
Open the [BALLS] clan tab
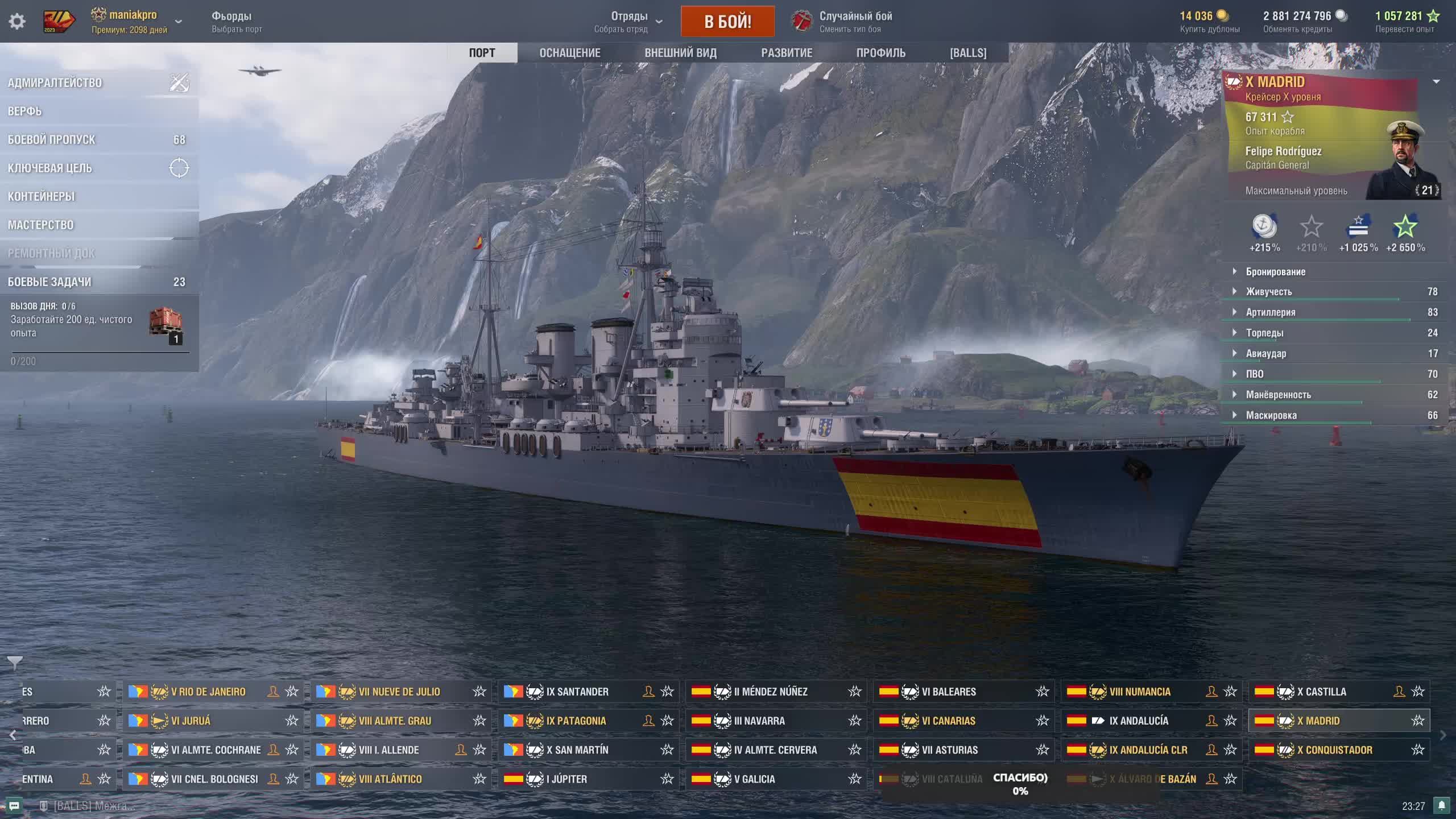pyautogui.click(x=968, y=53)
